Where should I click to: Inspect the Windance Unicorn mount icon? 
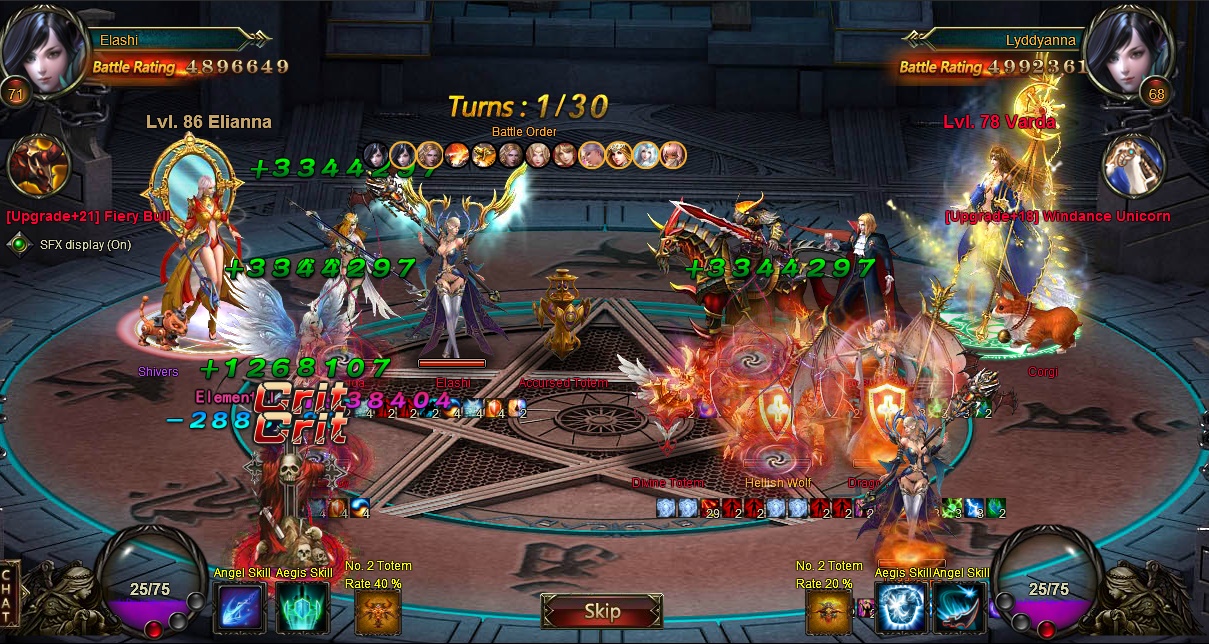[x=1133, y=166]
